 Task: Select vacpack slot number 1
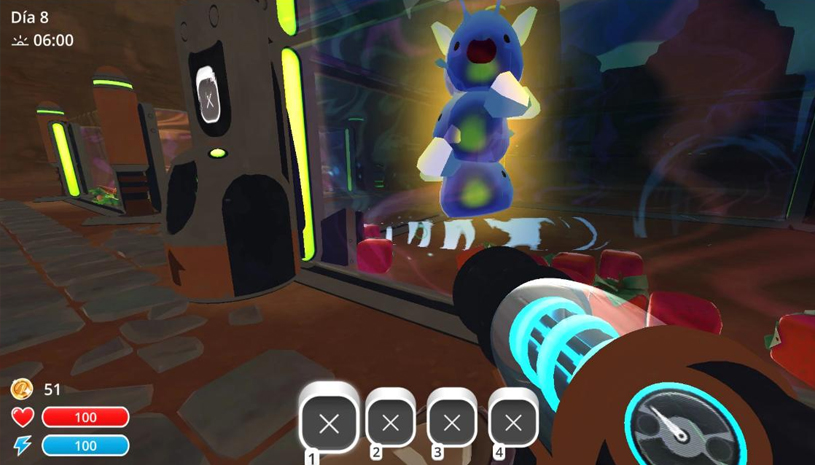click(x=328, y=423)
